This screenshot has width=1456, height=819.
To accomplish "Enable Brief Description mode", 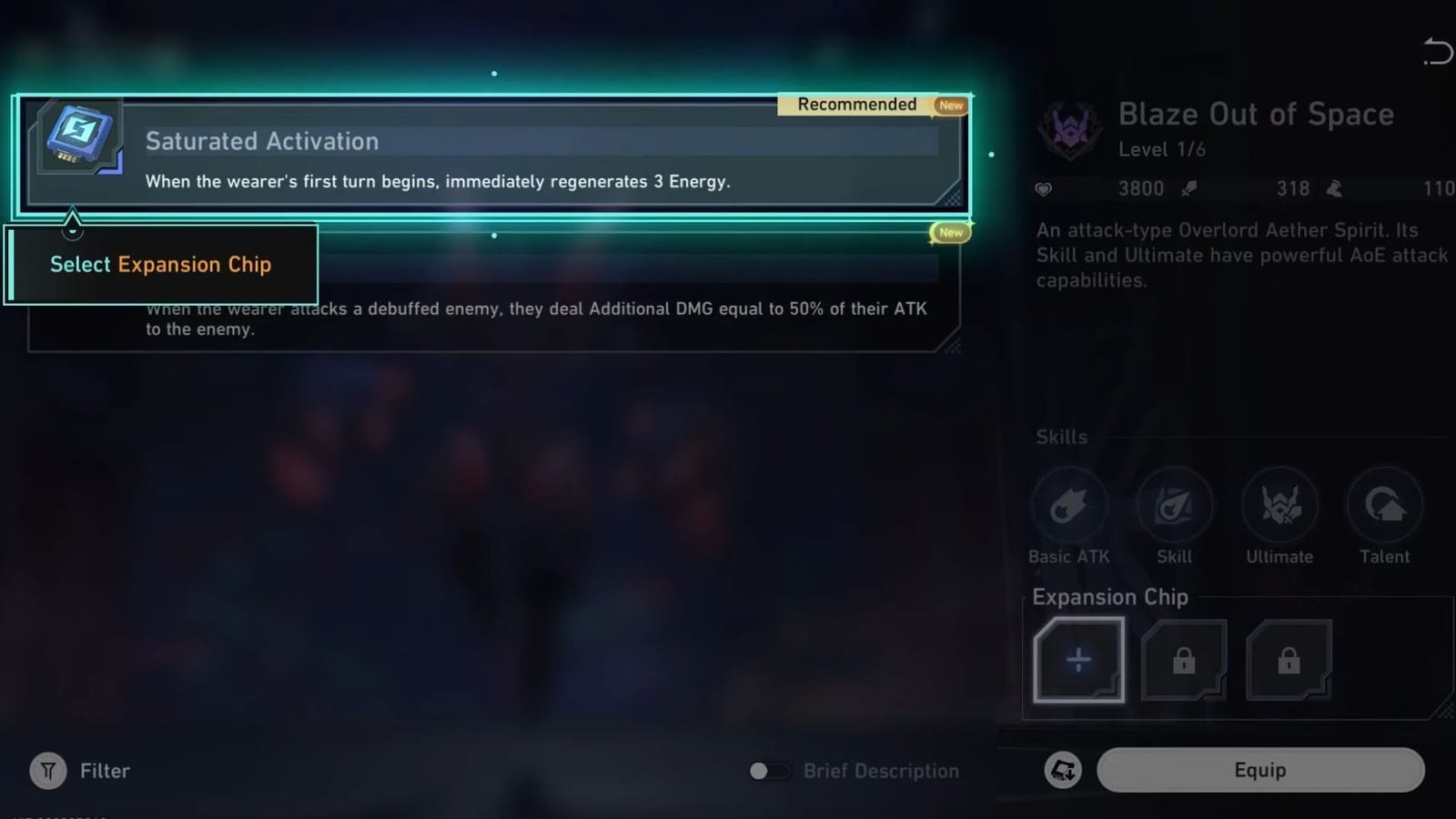I will point(768,771).
